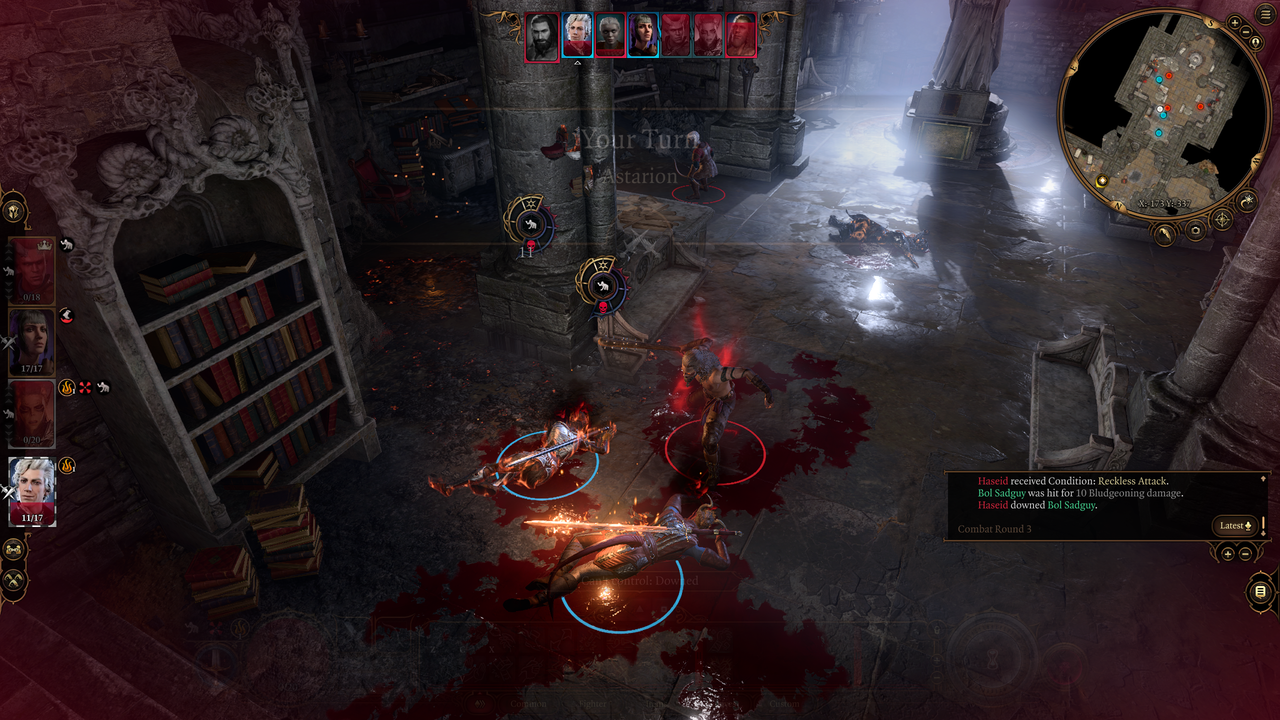This screenshot has width=1280, height=720.
Task: Click the bearded enemy portrait in turn order
Action: click(542, 35)
